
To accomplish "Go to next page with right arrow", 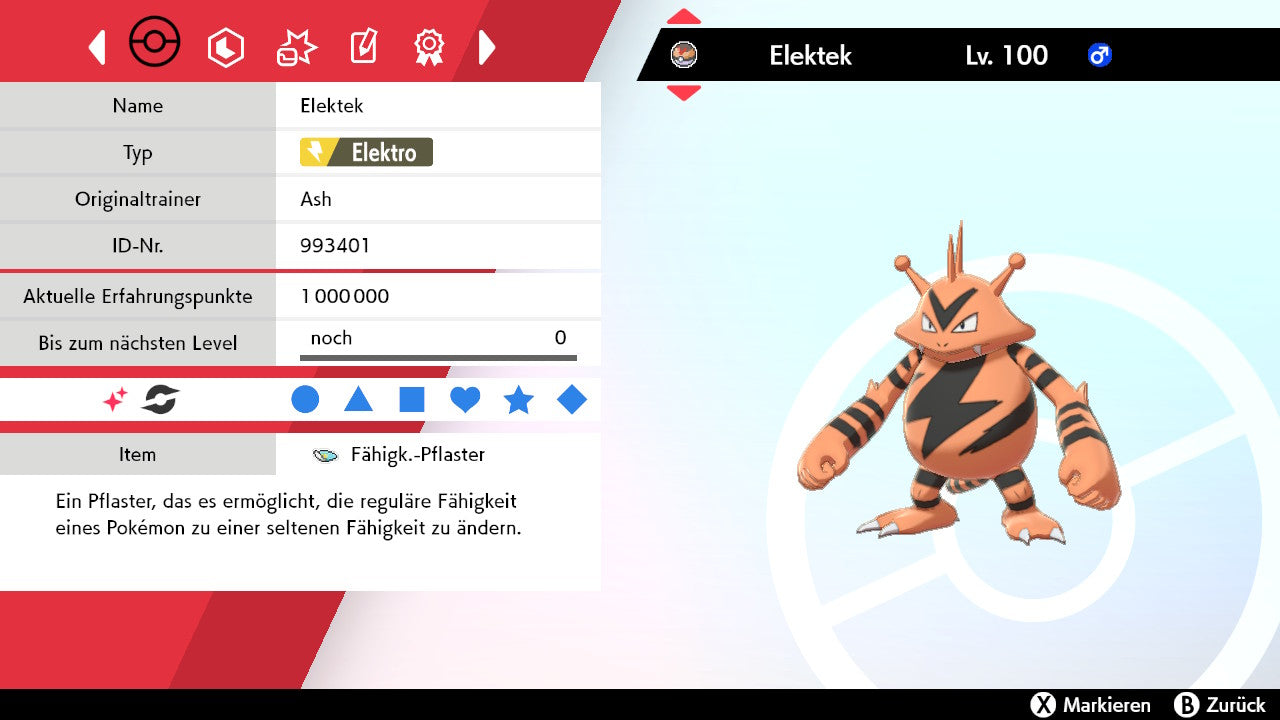I will [x=487, y=47].
